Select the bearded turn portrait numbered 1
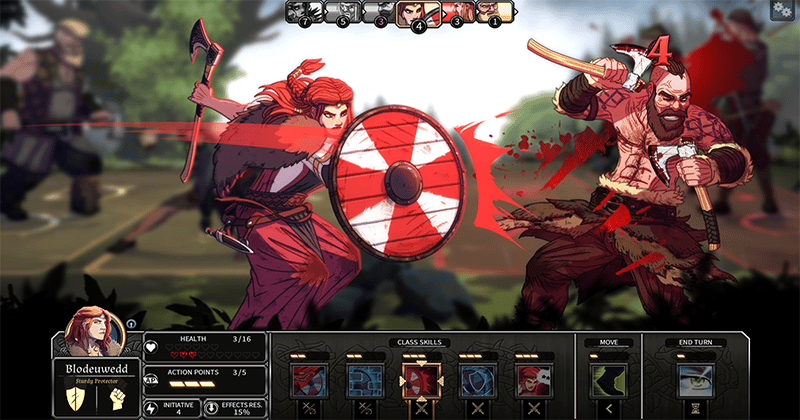The width and height of the screenshot is (800, 420). pyautogui.click(x=496, y=12)
